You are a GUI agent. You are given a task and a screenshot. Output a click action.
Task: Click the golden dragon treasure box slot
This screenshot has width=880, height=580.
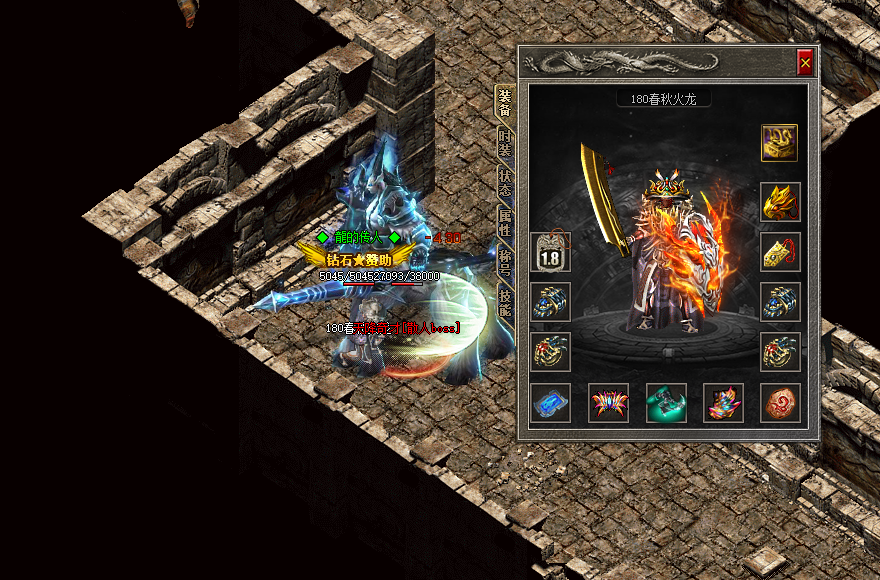[780, 143]
